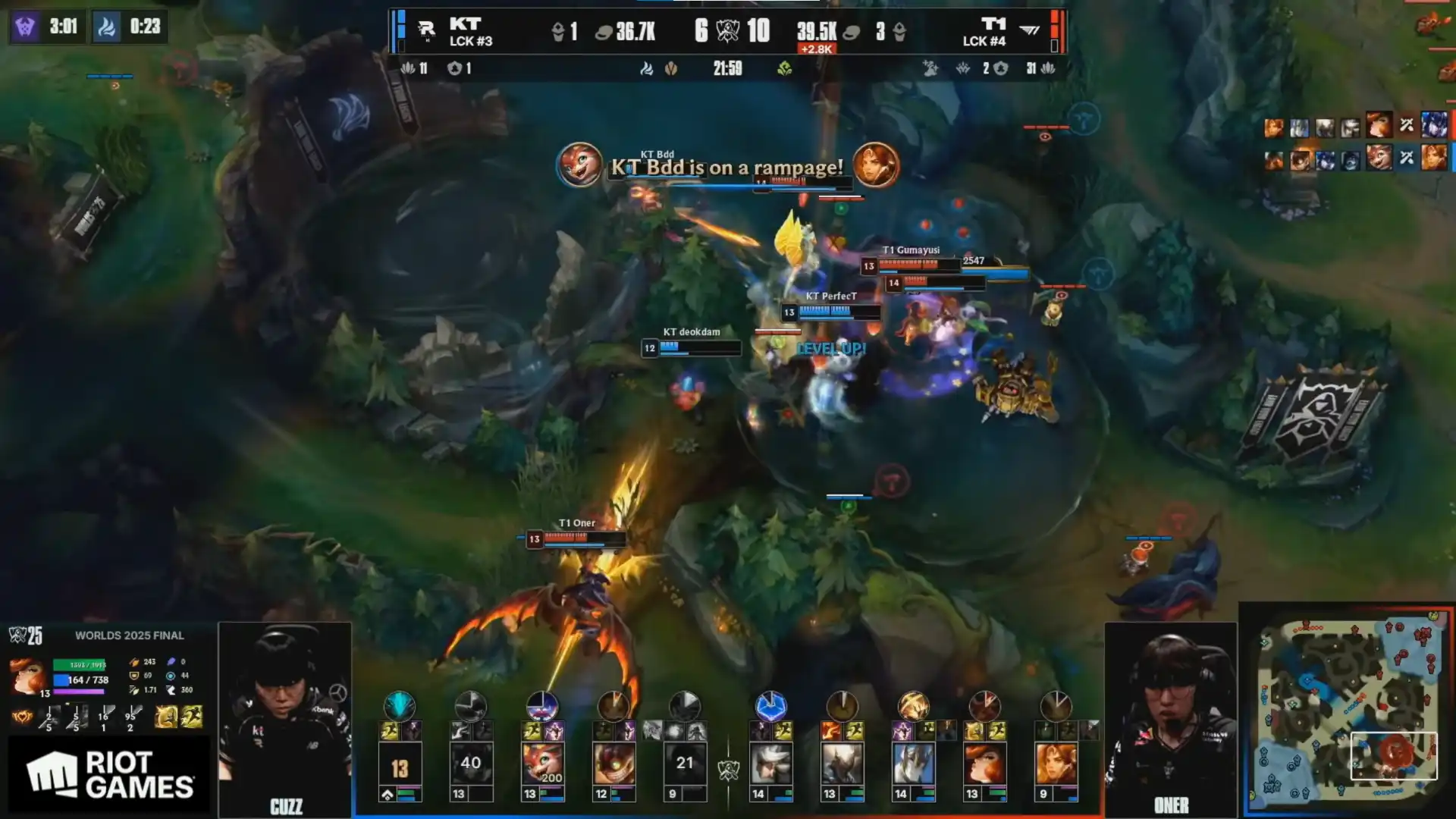Click the blue dragon respawn timer icon
Screen dimensions: 1456x819
[x=106, y=27]
